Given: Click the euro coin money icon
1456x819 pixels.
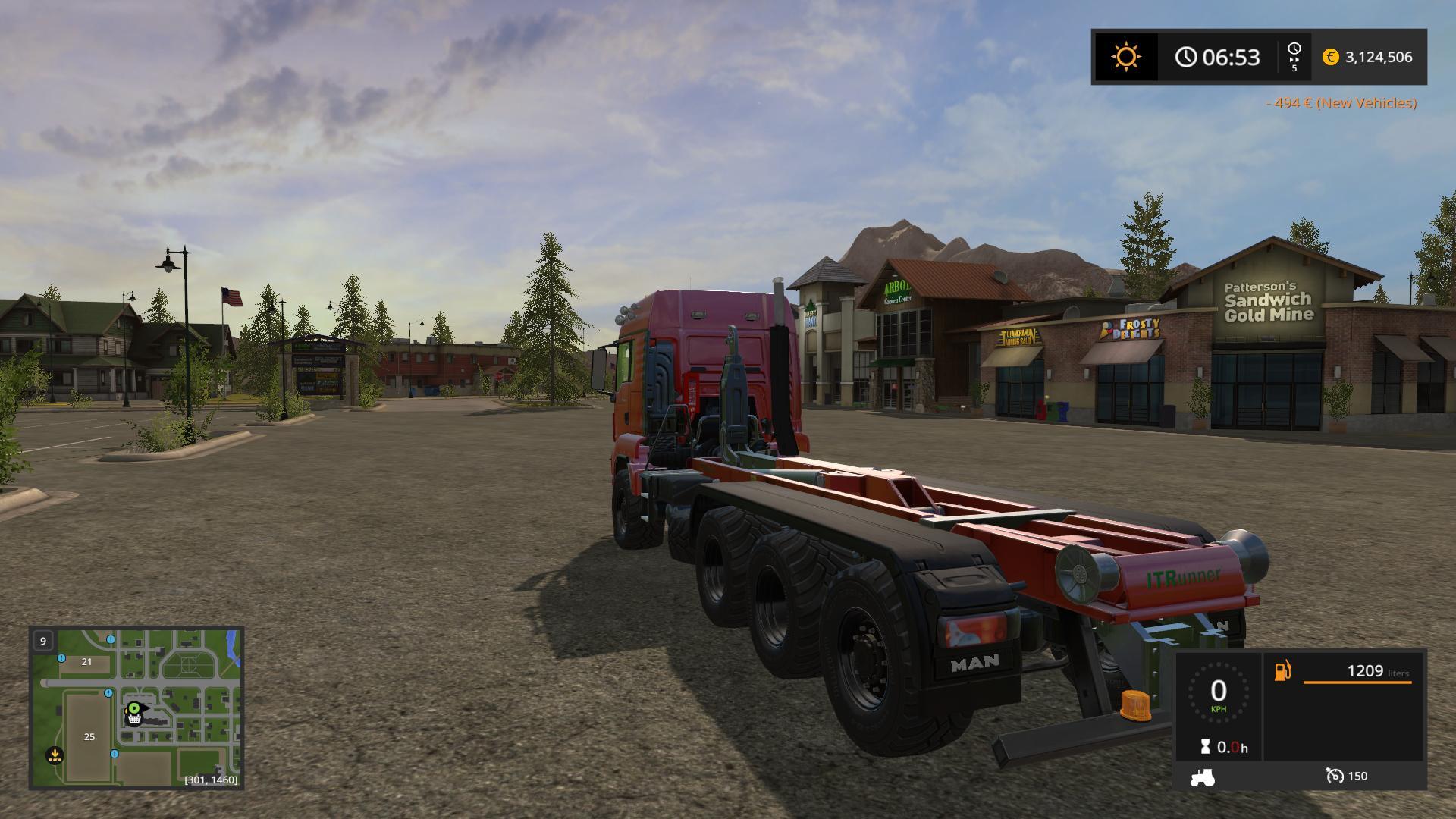Looking at the screenshot, I should [x=1330, y=57].
